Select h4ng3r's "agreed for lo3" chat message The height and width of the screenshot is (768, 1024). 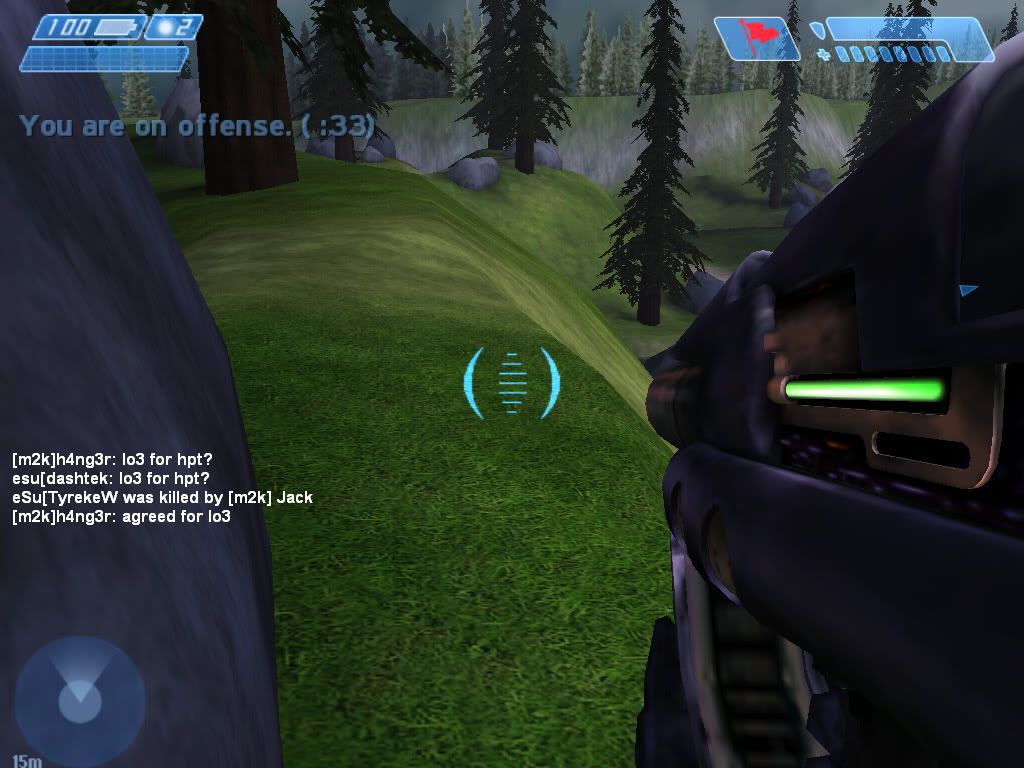121,517
